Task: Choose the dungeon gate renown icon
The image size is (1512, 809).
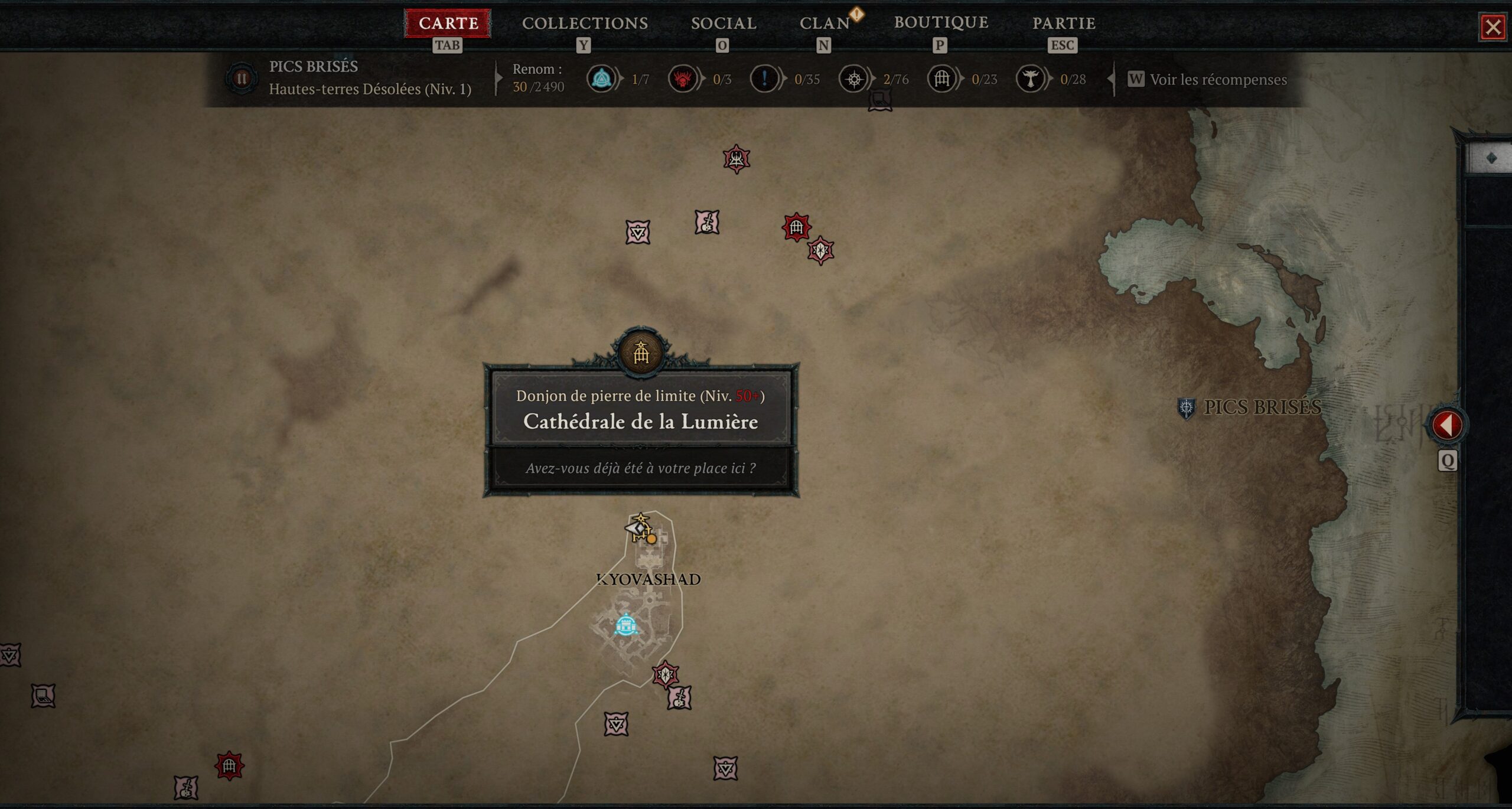Action: click(x=942, y=79)
